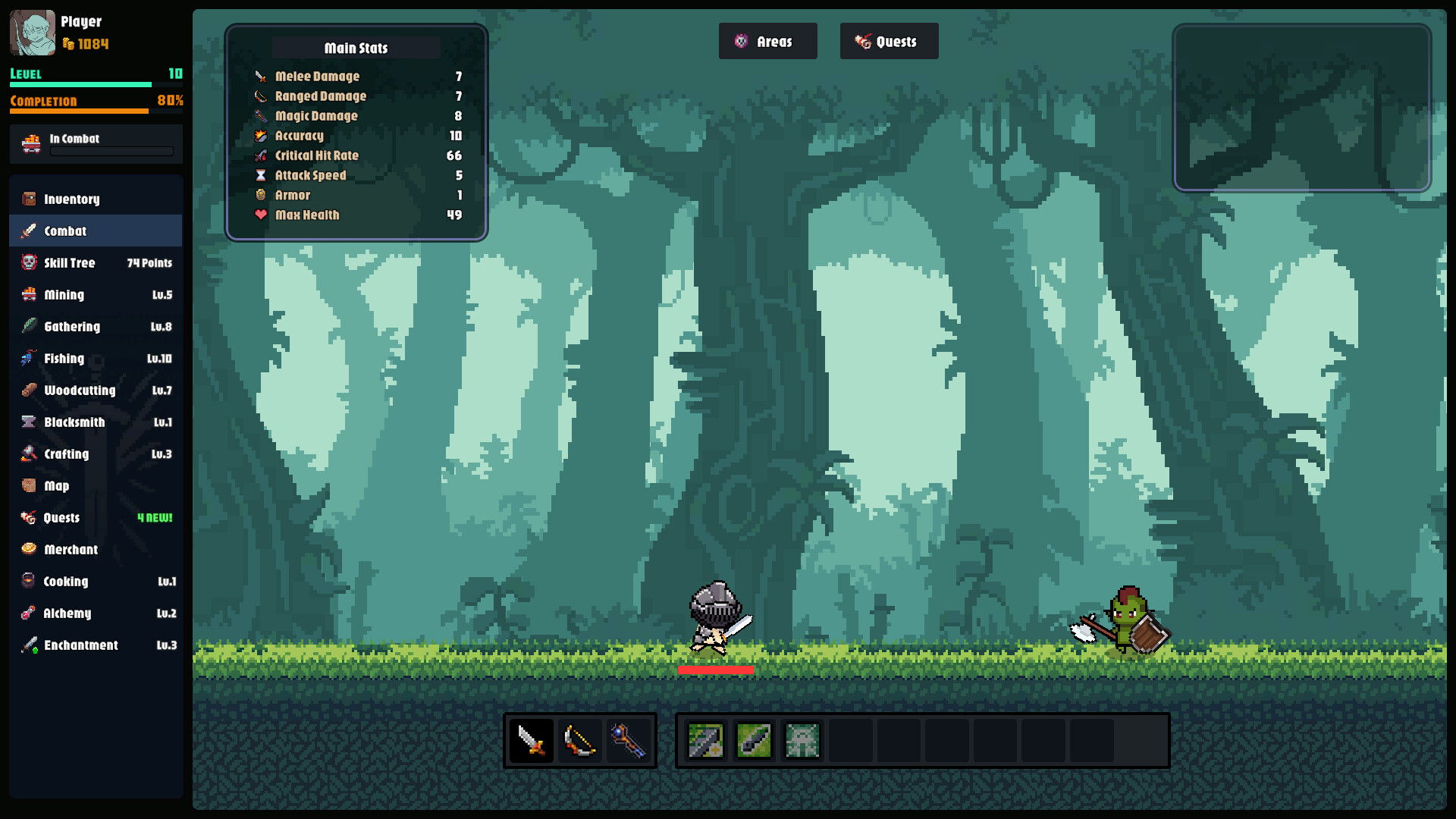The image size is (1456, 819).
Task: Equip the bow from the weapon bar
Action: point(580,740)
